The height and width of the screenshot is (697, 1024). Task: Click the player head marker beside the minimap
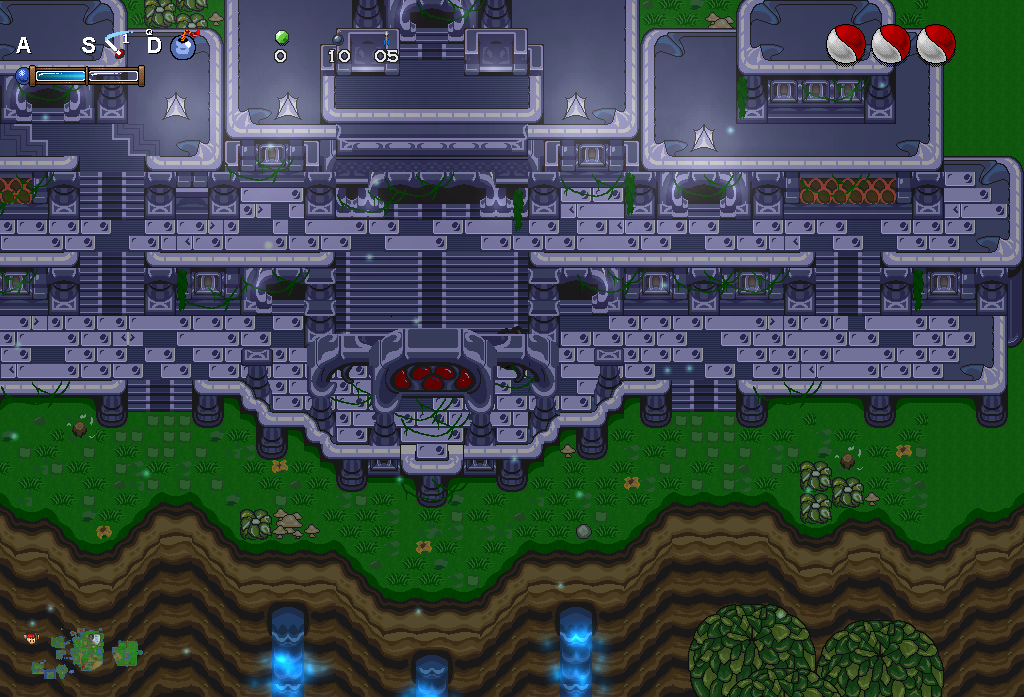[31, 637]
